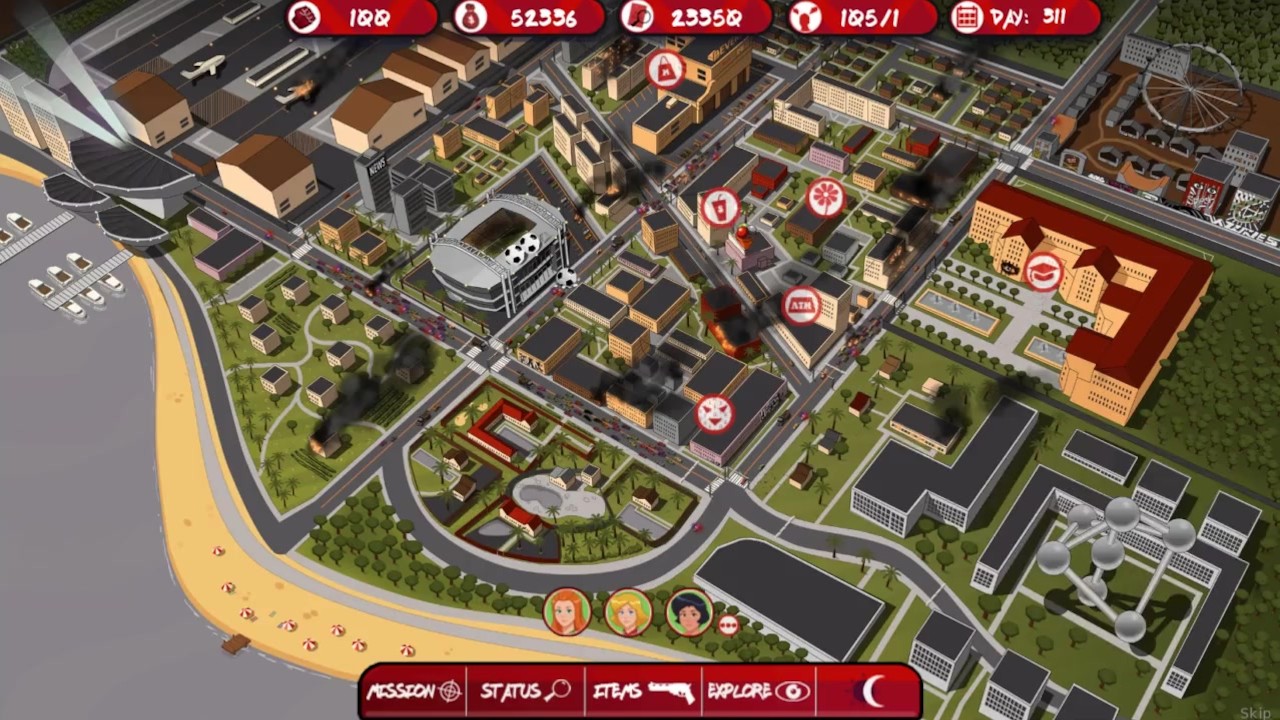Choose the drink cup map marker
This screenshot has height=720, width=1280.
(x=718, y=208)
